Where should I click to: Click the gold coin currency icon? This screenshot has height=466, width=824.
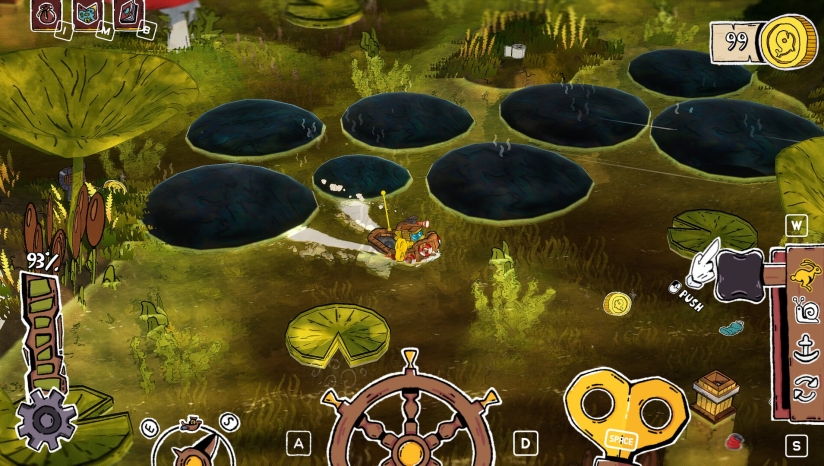pos(786,42)
